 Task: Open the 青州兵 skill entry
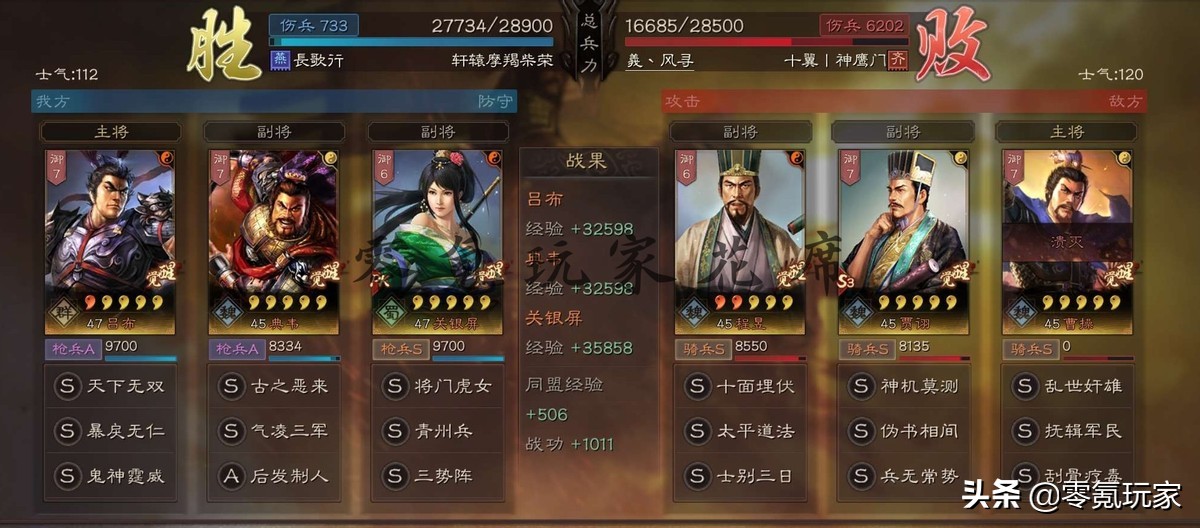[438, 431]
